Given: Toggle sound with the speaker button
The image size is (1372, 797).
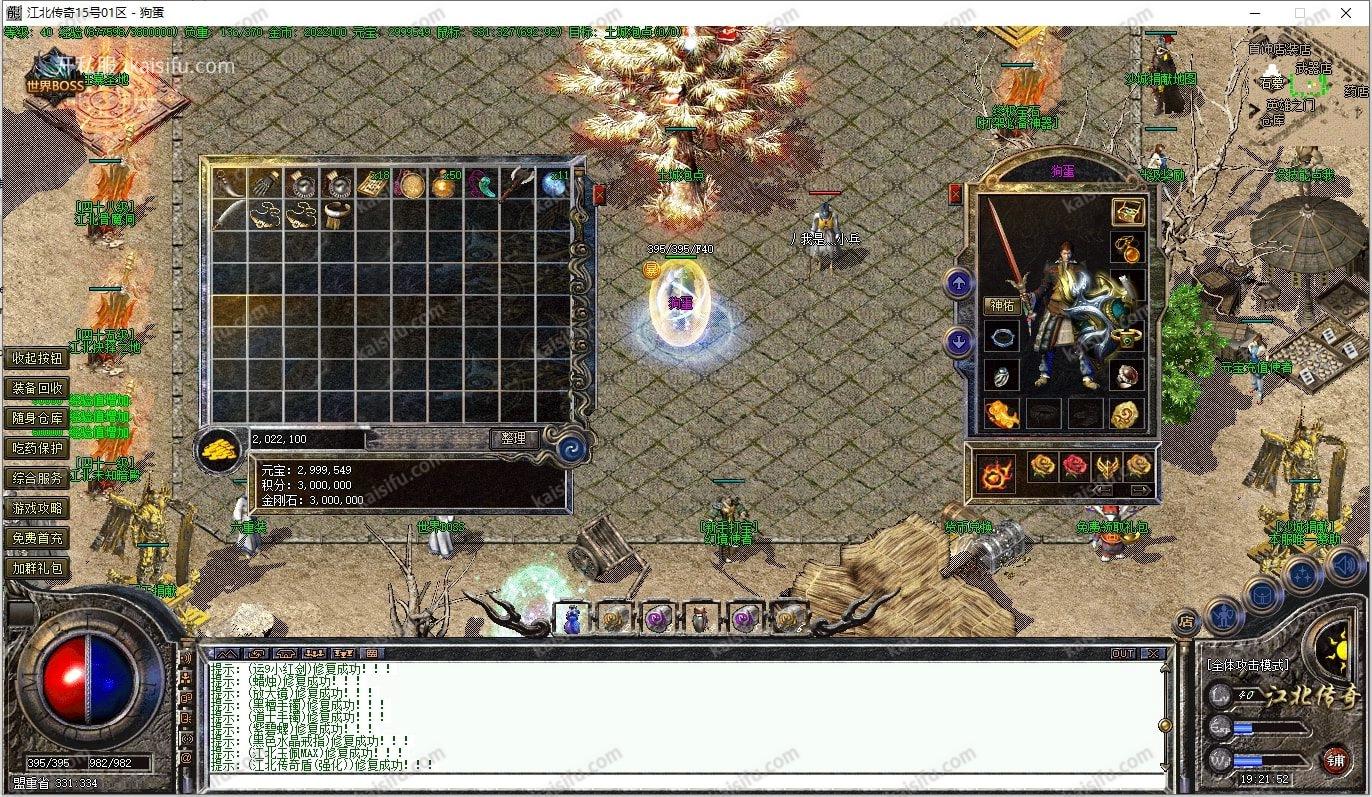Looking at the screenshot, I should tap(1343, 567).
